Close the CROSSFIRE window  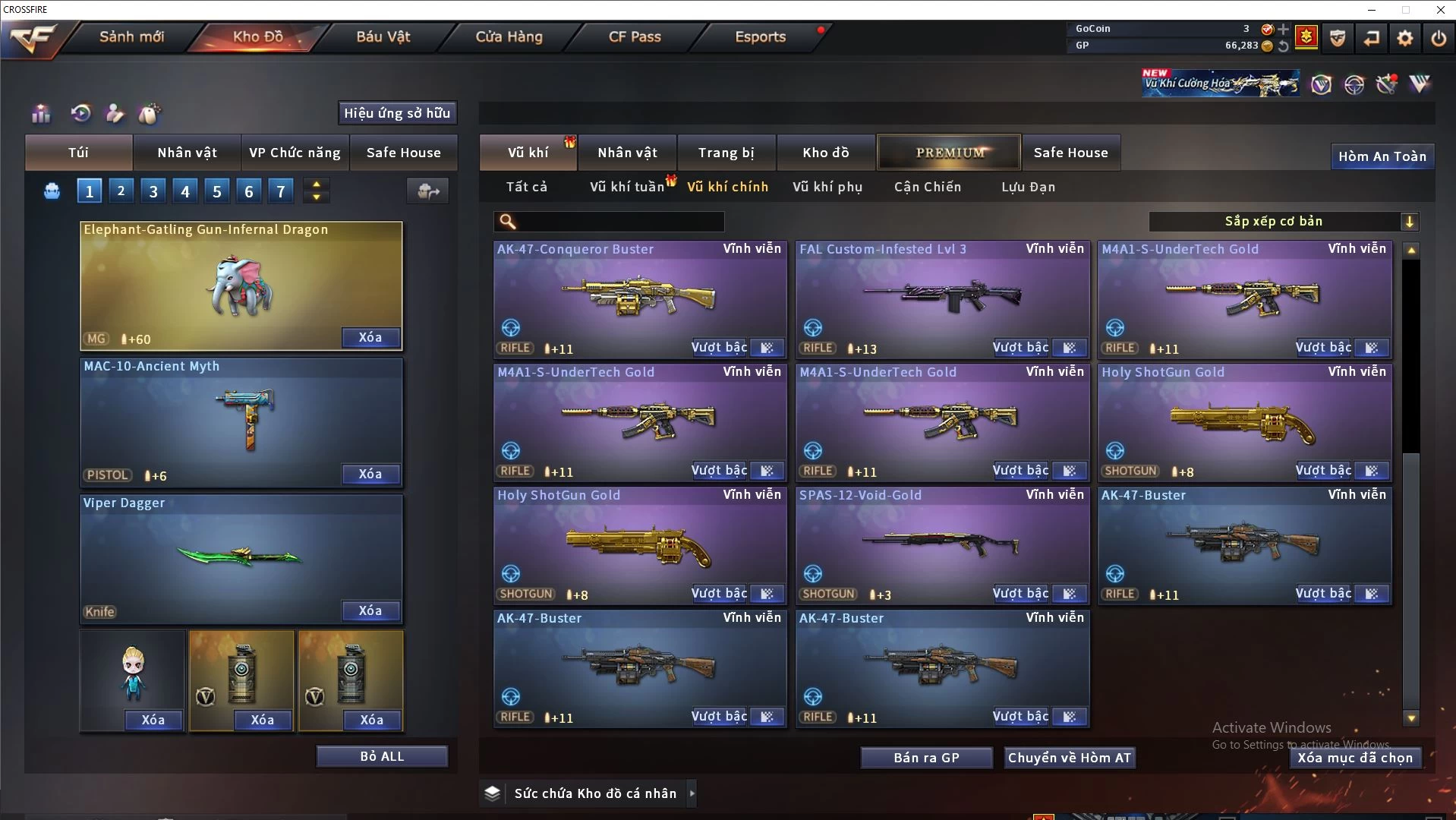click(1440, 10)
